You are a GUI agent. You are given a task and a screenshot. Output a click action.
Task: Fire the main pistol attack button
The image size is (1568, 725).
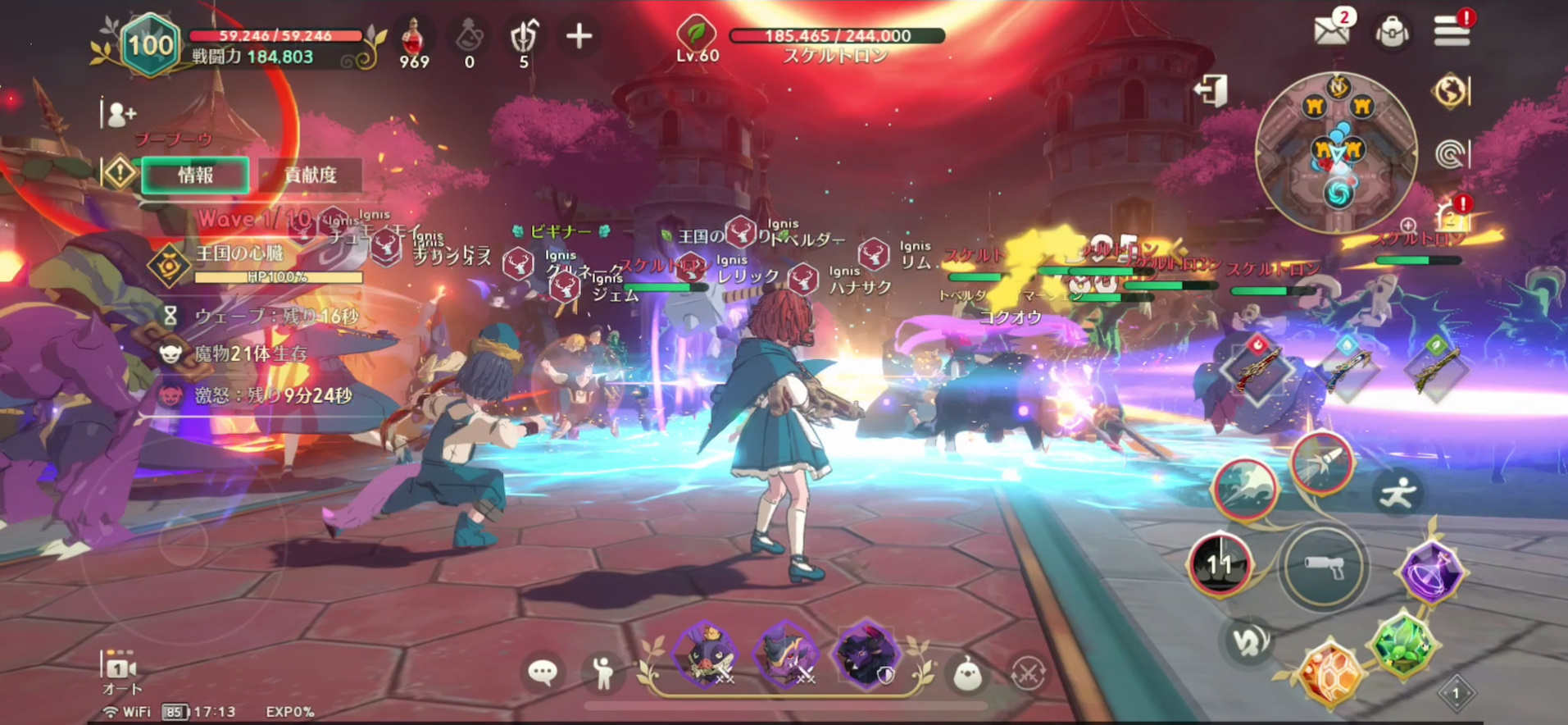click(x=1323, y=567)
